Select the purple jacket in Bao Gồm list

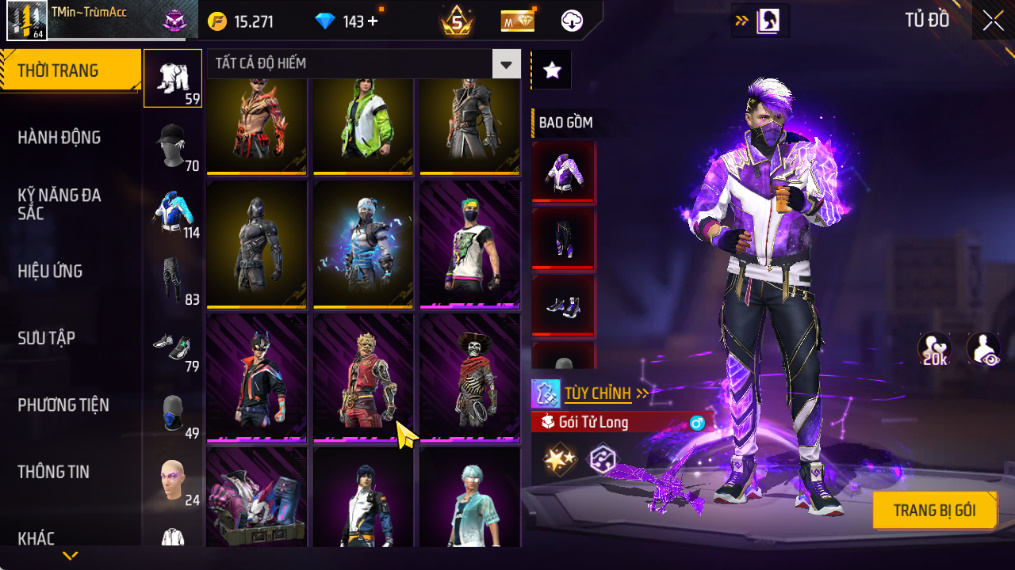(x=563, y=173)
